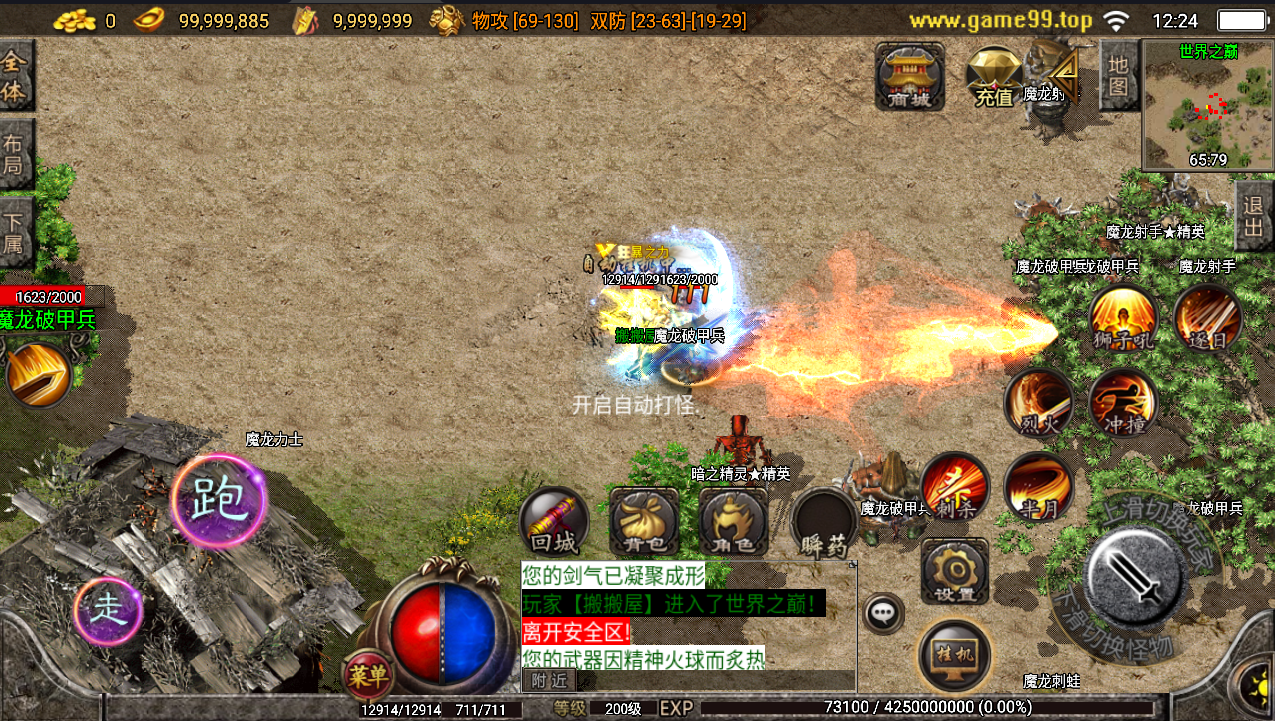Activate the 逐日 skill

1208,319
